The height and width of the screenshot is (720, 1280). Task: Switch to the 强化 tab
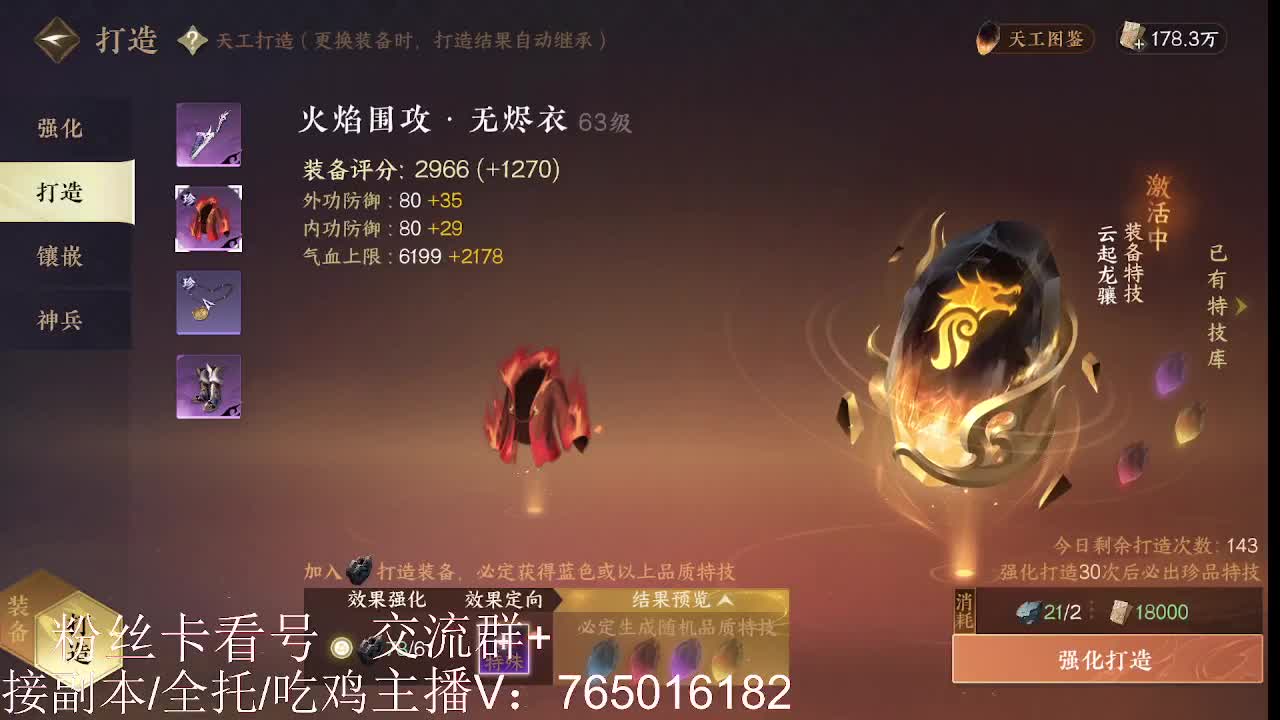point(59,129)
